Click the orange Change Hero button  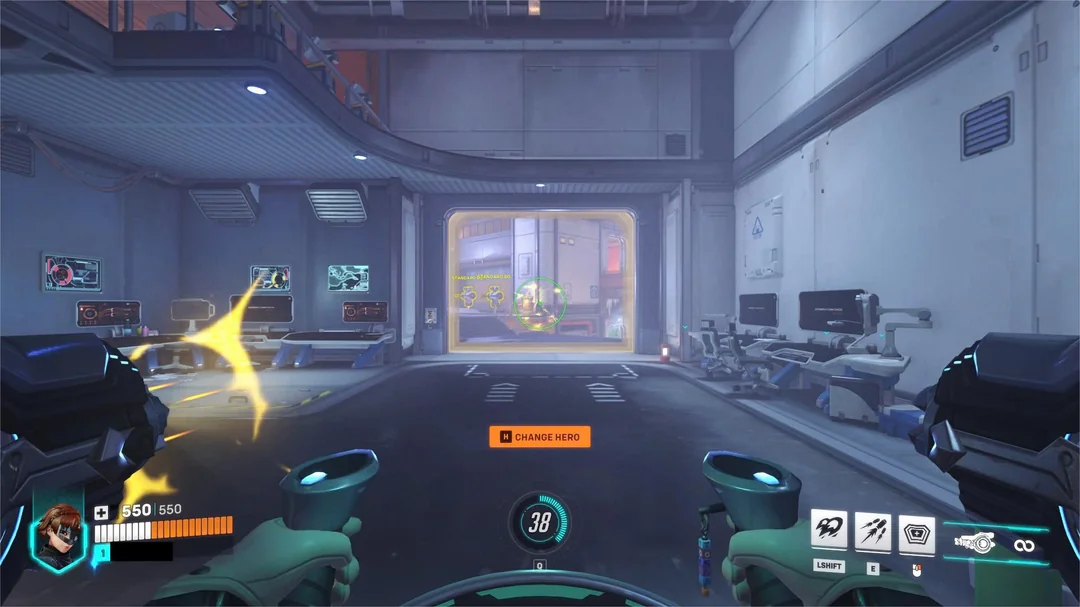pyautogui.click(x=540, y=437)
